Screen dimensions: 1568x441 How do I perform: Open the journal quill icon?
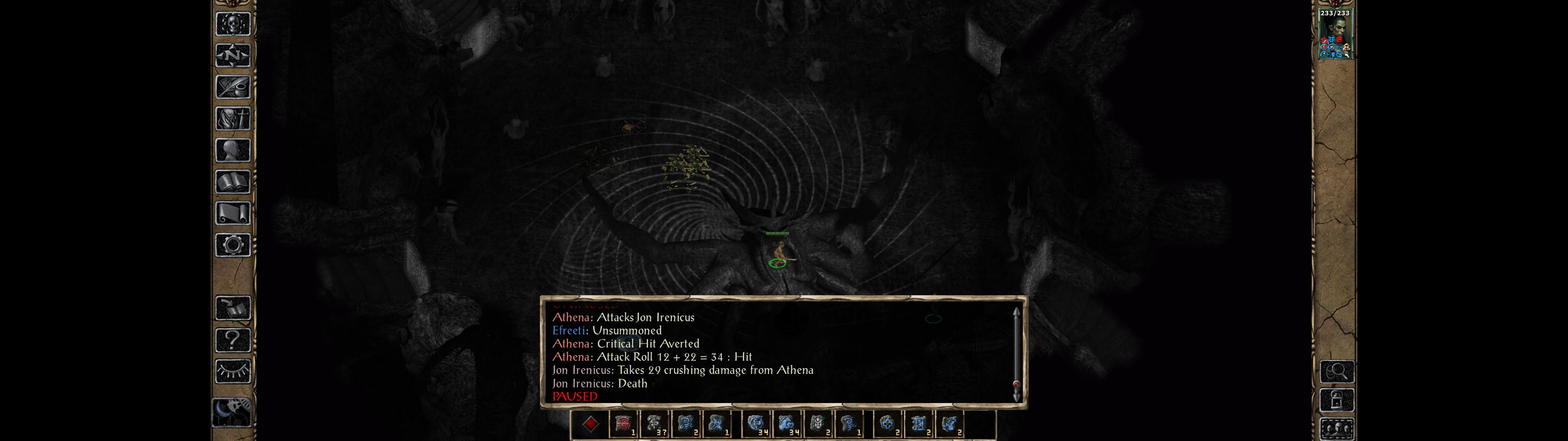tap(232, 87)
